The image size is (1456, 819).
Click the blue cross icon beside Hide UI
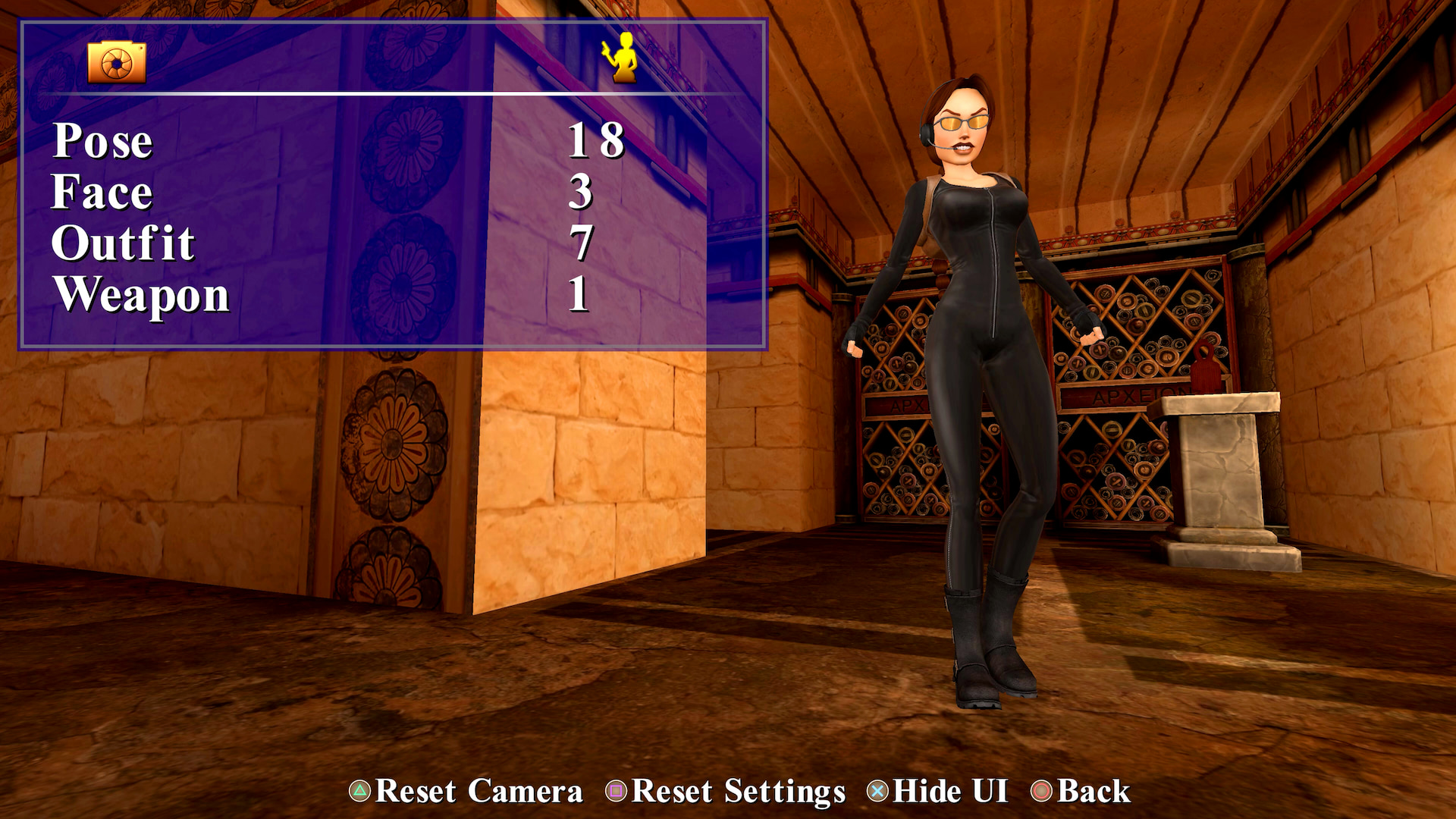pyautogui.click(x=876, y=791)
